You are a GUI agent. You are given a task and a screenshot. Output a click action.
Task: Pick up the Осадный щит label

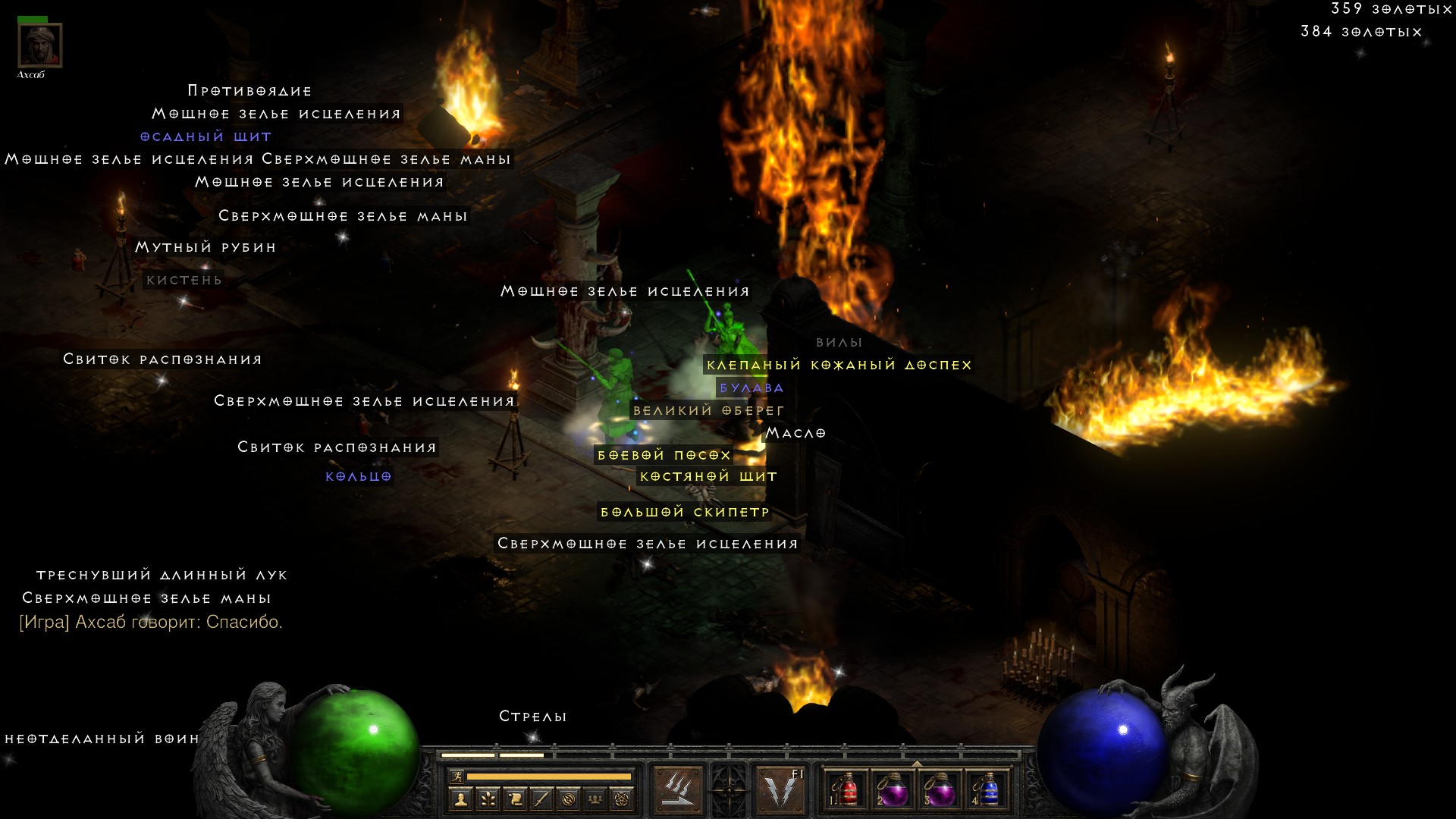[206, 136]
